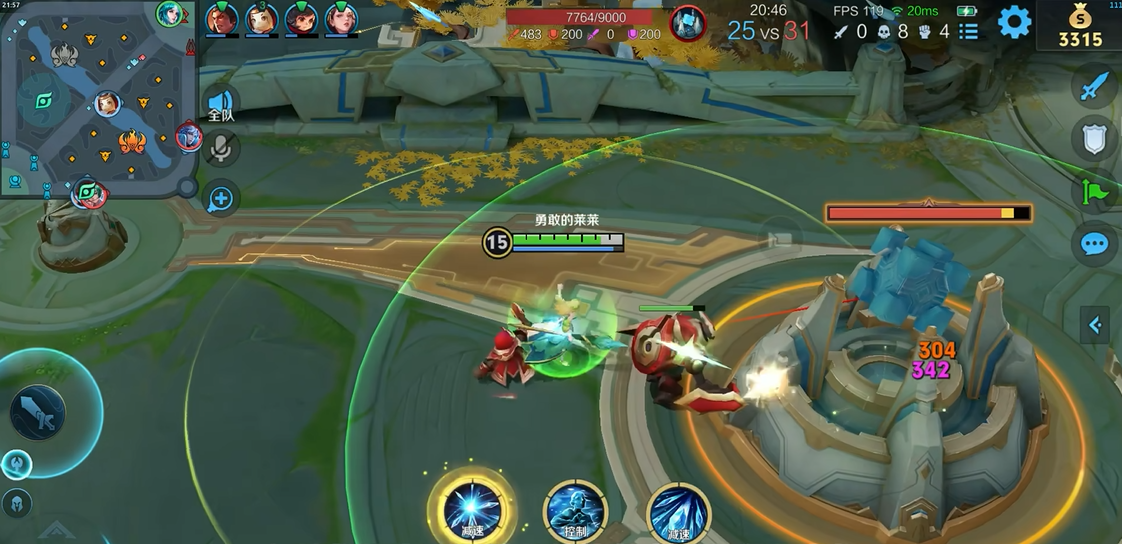Select the helmet icon button
The width and height of the screenshot is (1122, 544).
click(x=16, y=503)
